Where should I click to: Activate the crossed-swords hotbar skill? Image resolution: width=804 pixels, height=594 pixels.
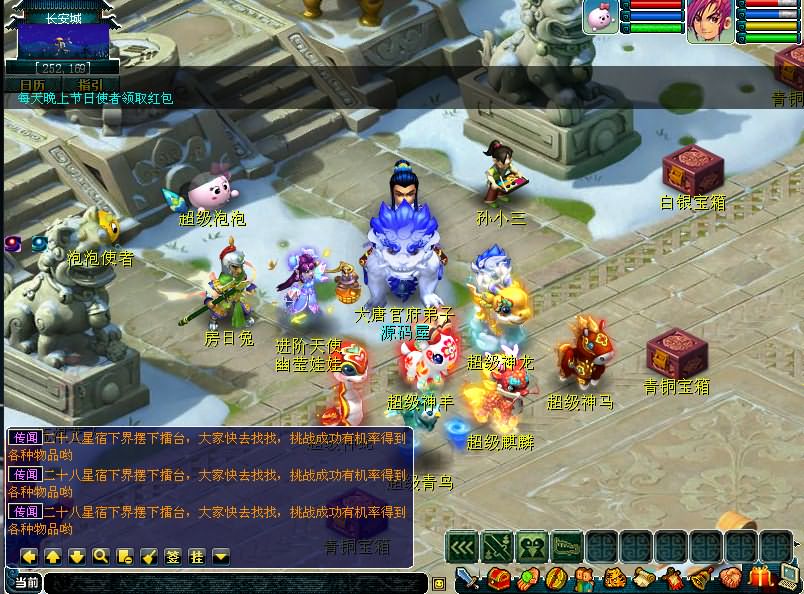point(497,546)
